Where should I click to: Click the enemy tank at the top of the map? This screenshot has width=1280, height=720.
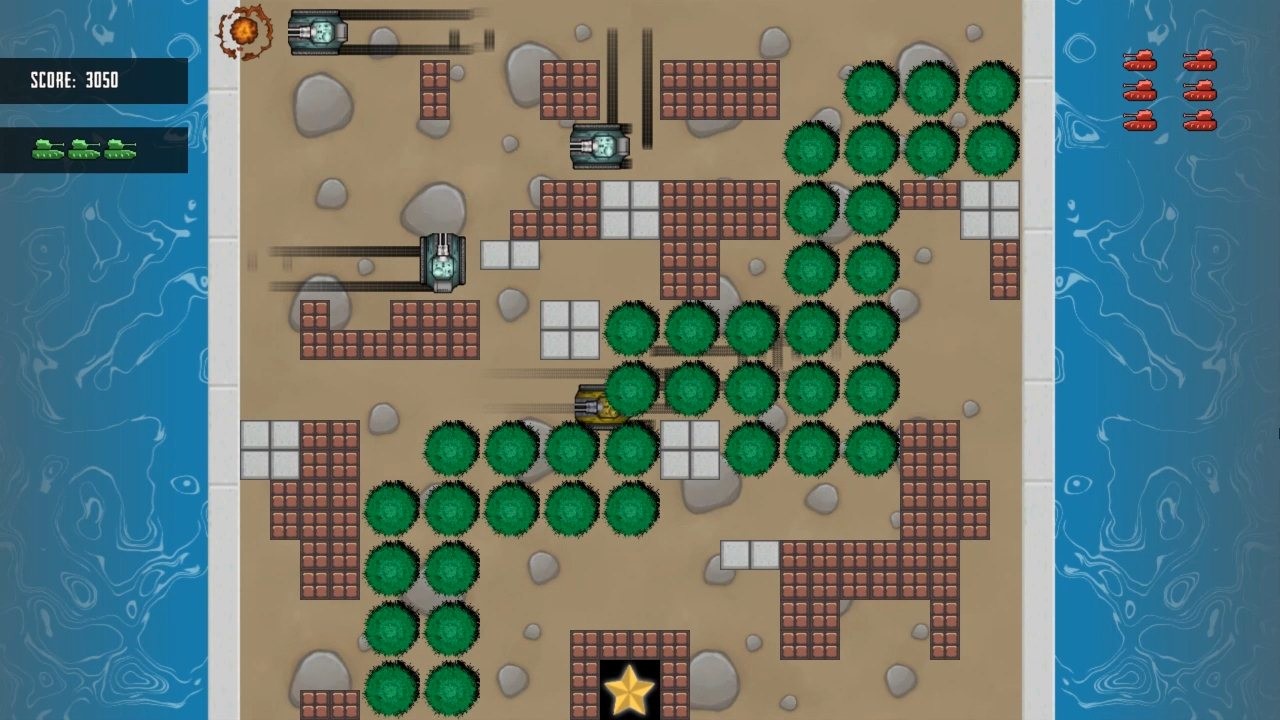point(318,30)
